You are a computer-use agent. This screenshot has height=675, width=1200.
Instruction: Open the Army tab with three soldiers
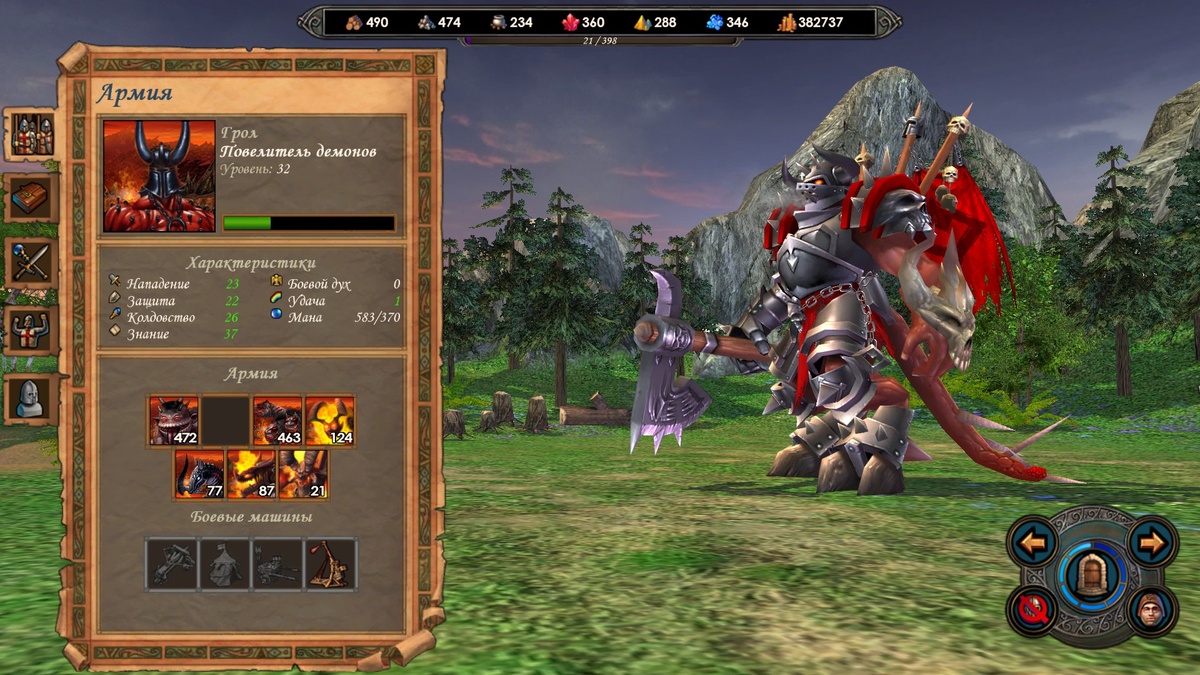point(33,134)
